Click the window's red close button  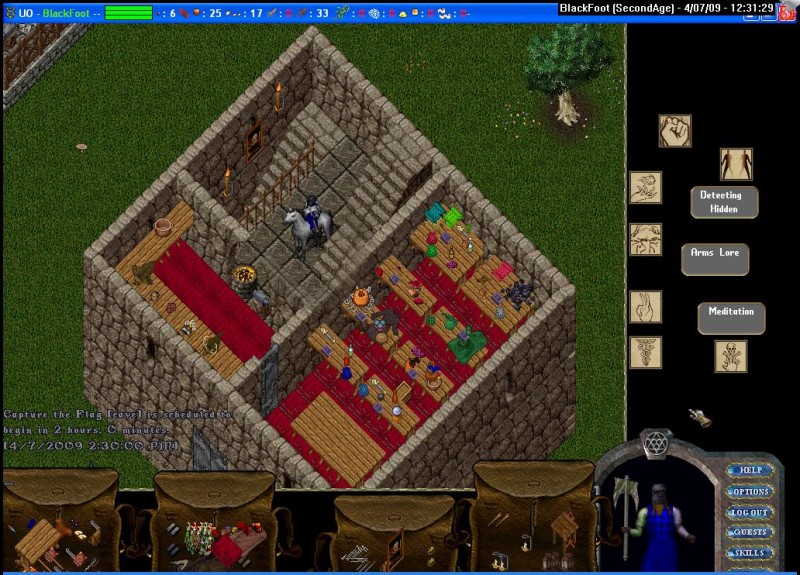point(788,7)
